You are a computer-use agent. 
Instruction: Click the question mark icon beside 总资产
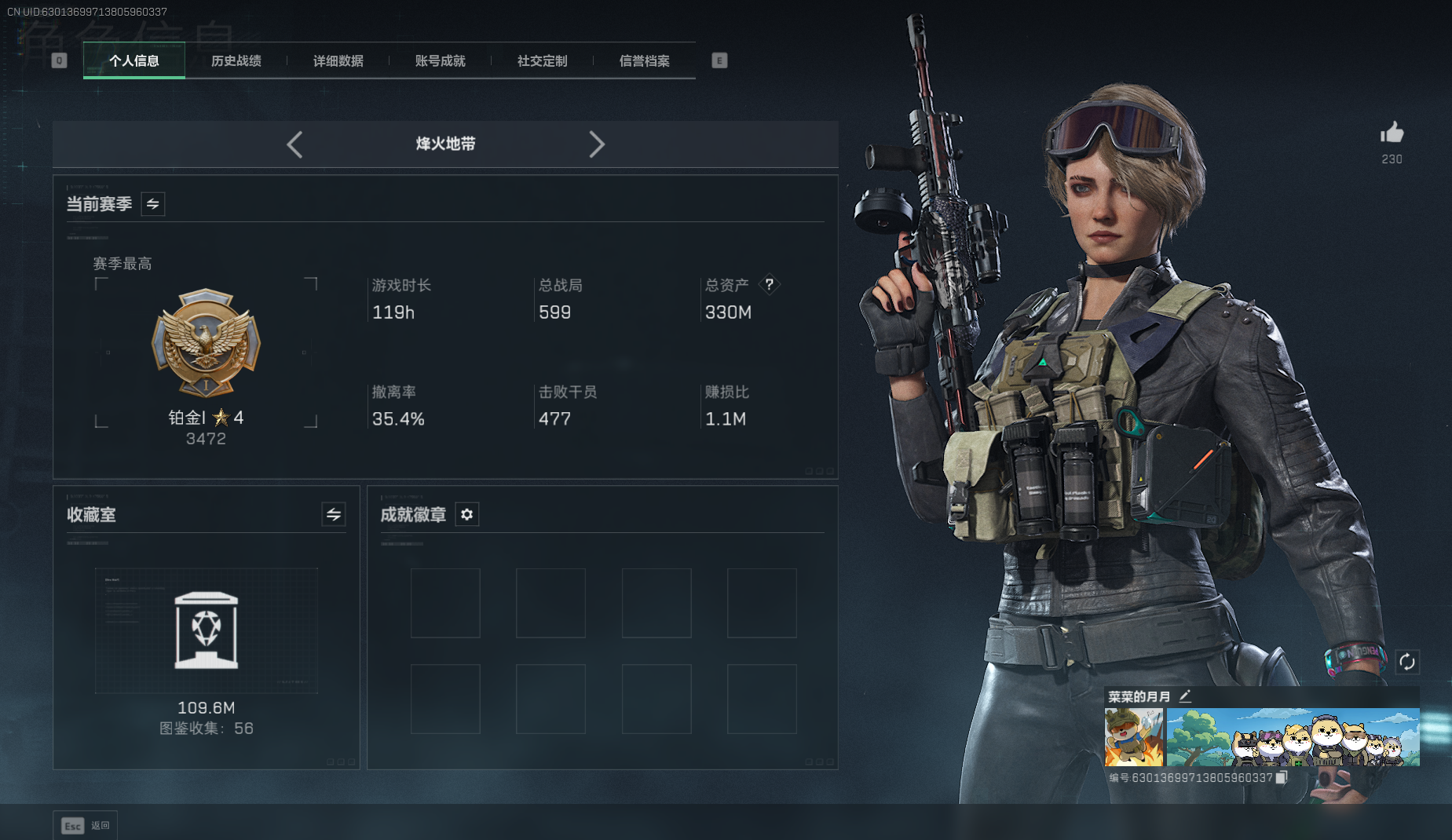(770, 285)
